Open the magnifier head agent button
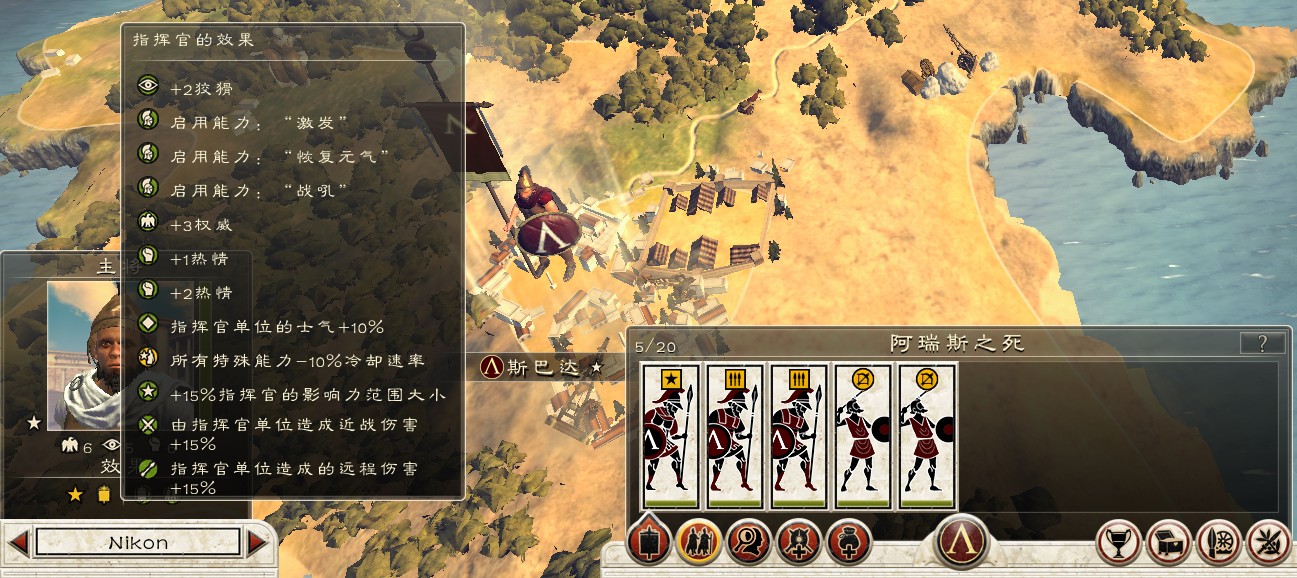Screen dimensions: 1297x578 coord(749,543)
